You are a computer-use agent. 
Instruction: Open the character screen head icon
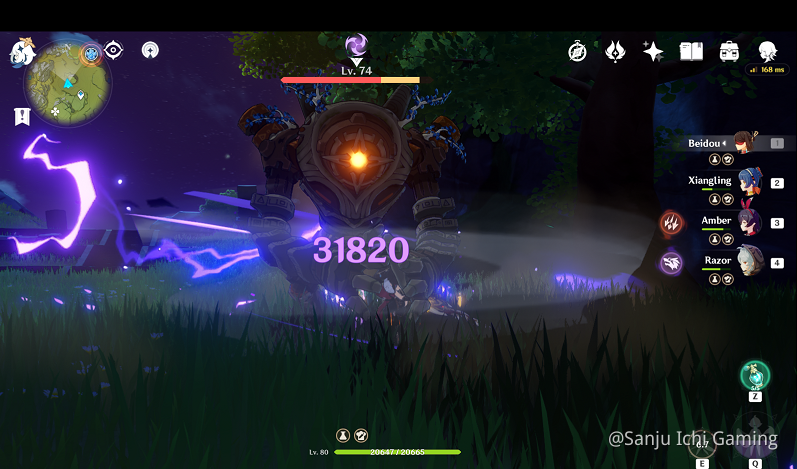click(767, 52)
